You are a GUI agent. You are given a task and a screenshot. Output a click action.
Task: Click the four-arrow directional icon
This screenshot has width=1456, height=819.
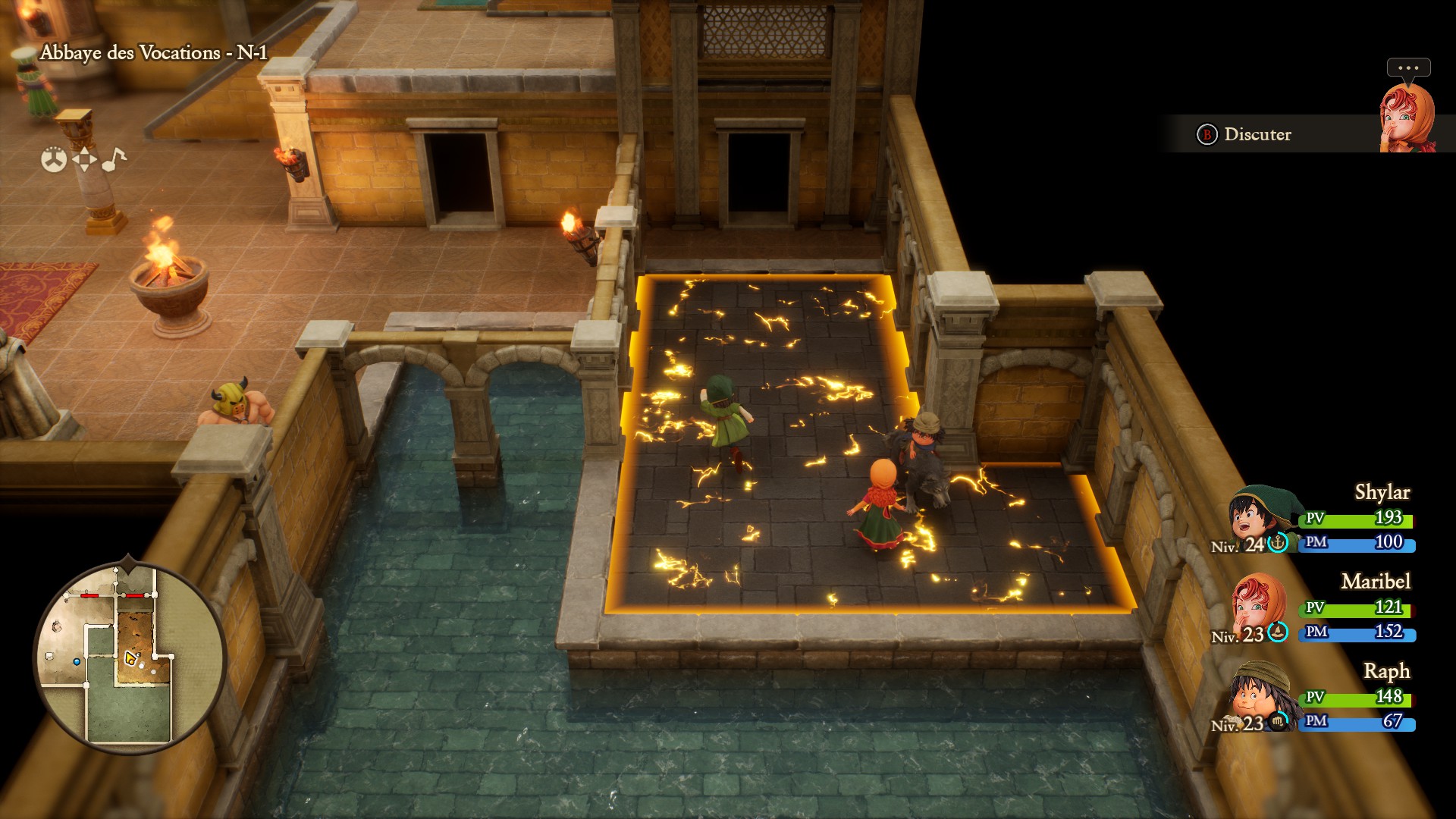(84, 159)
